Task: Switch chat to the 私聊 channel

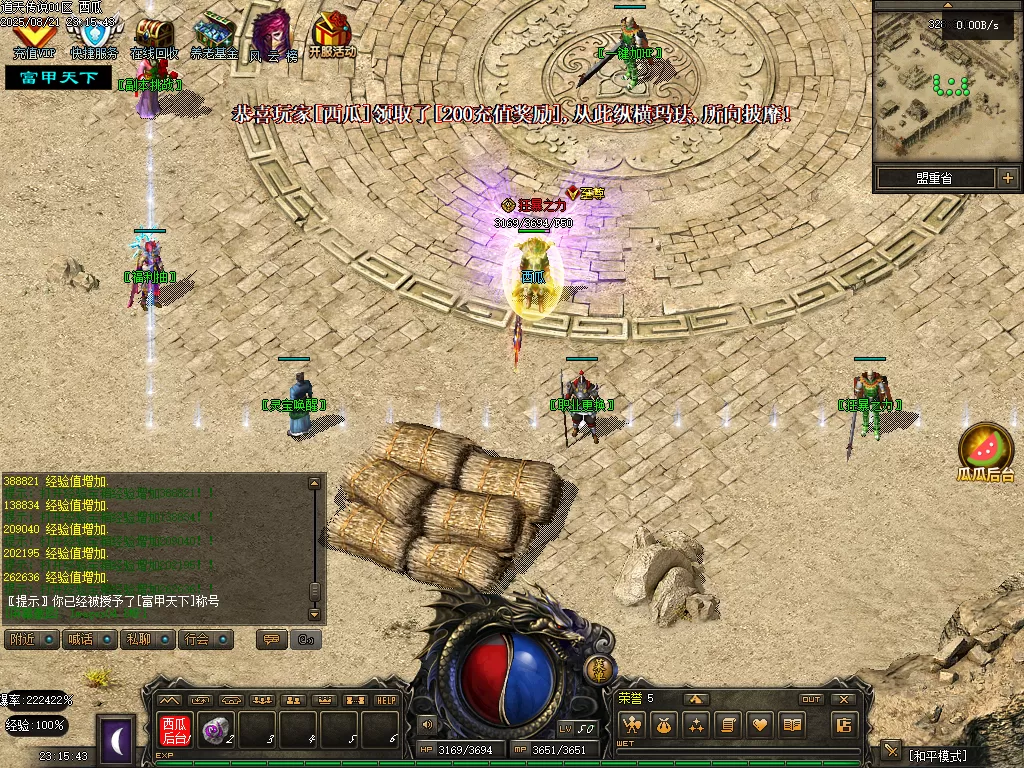Action: 147,639
